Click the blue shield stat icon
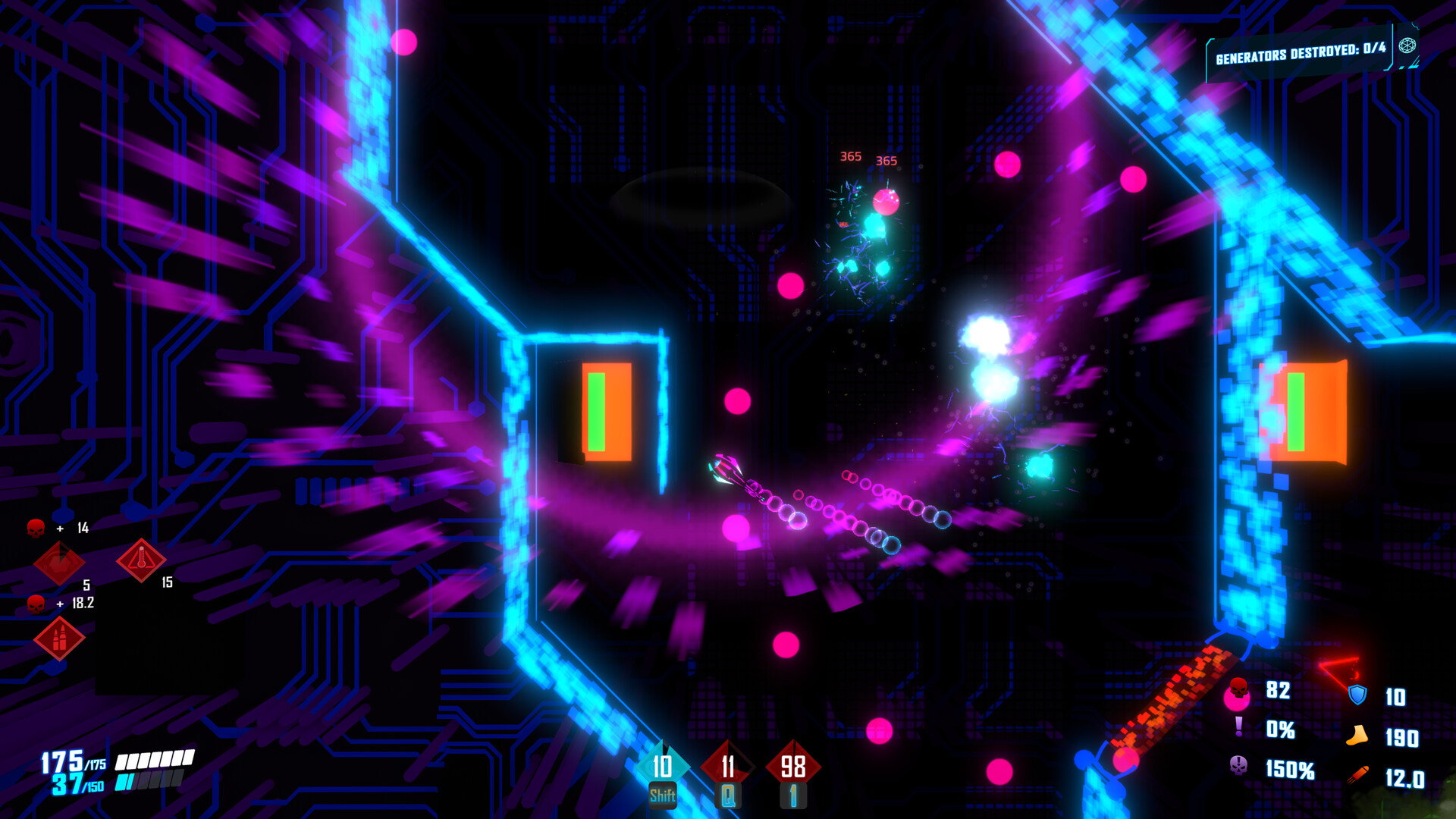 pos(1357,694)
